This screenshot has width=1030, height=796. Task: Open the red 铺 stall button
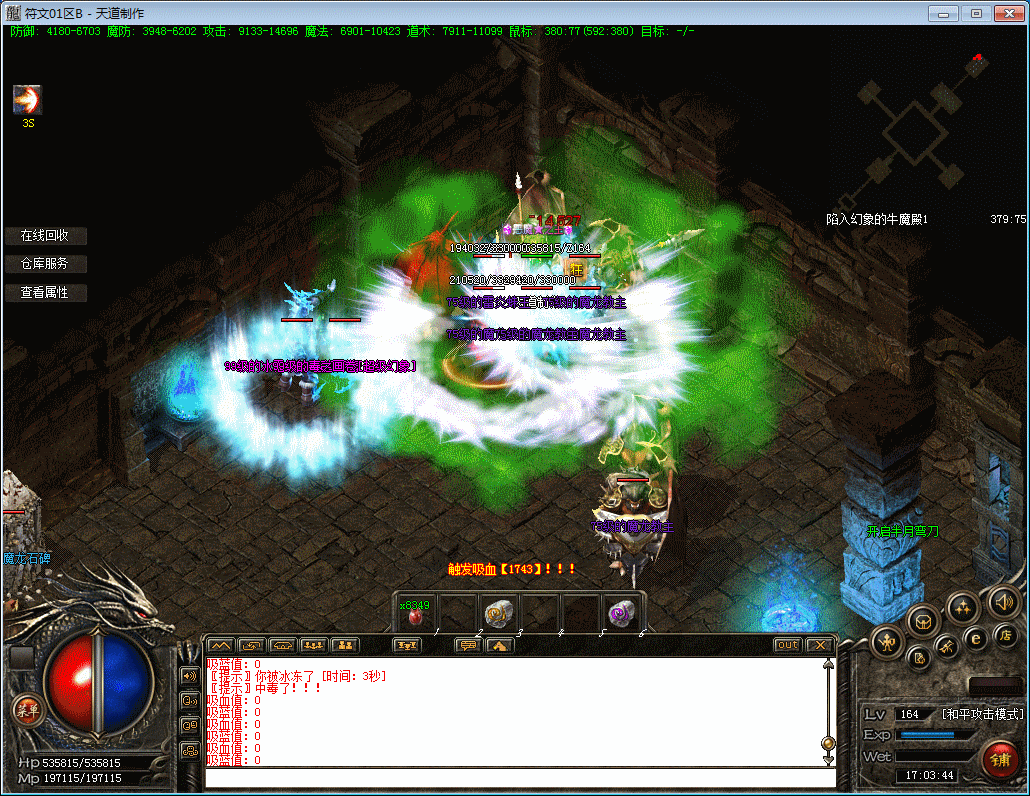click(x=999, y=758)
